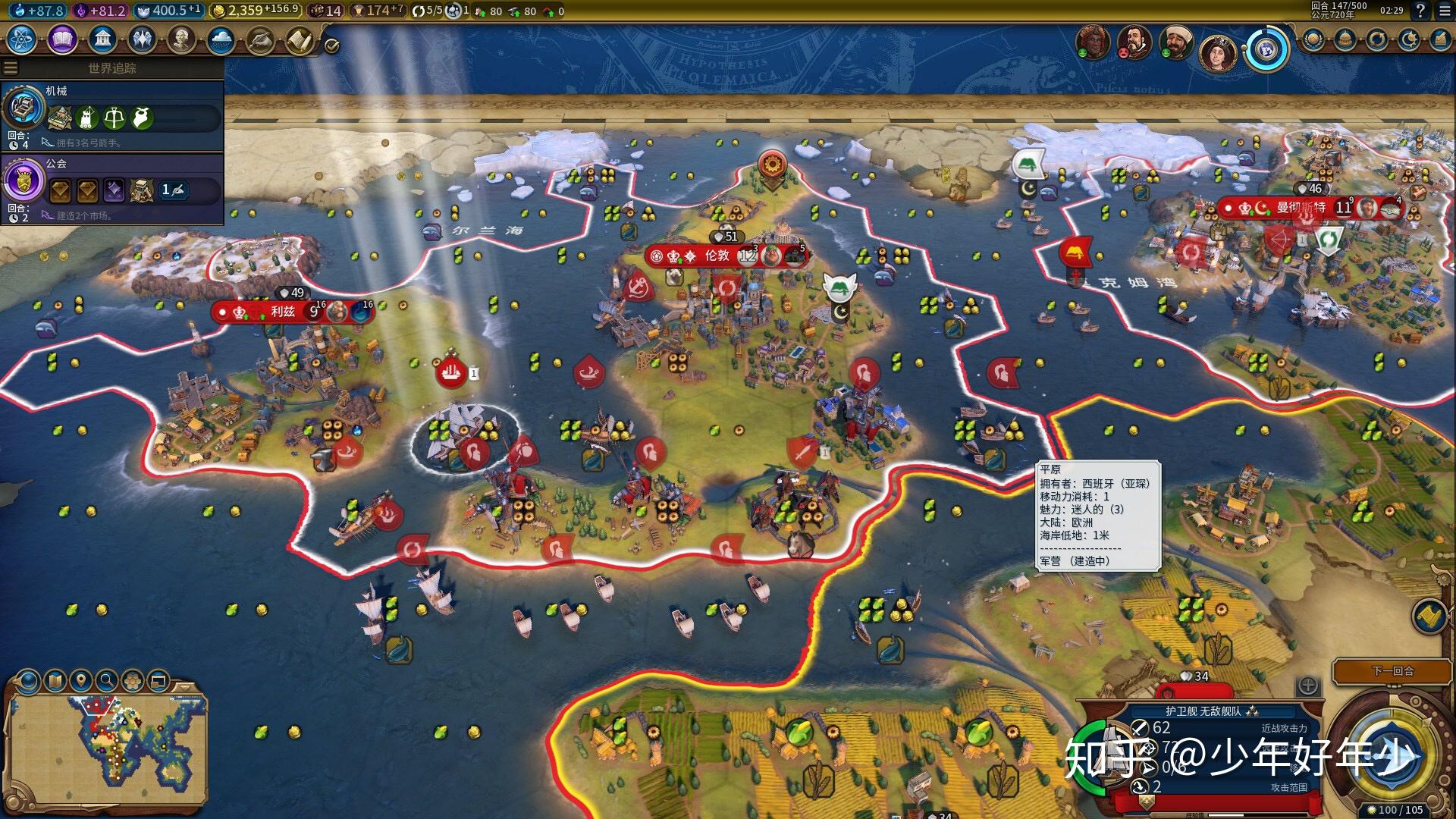Click the minimap world overview
Screen dimensions: 1456x819
pos(106,749)
